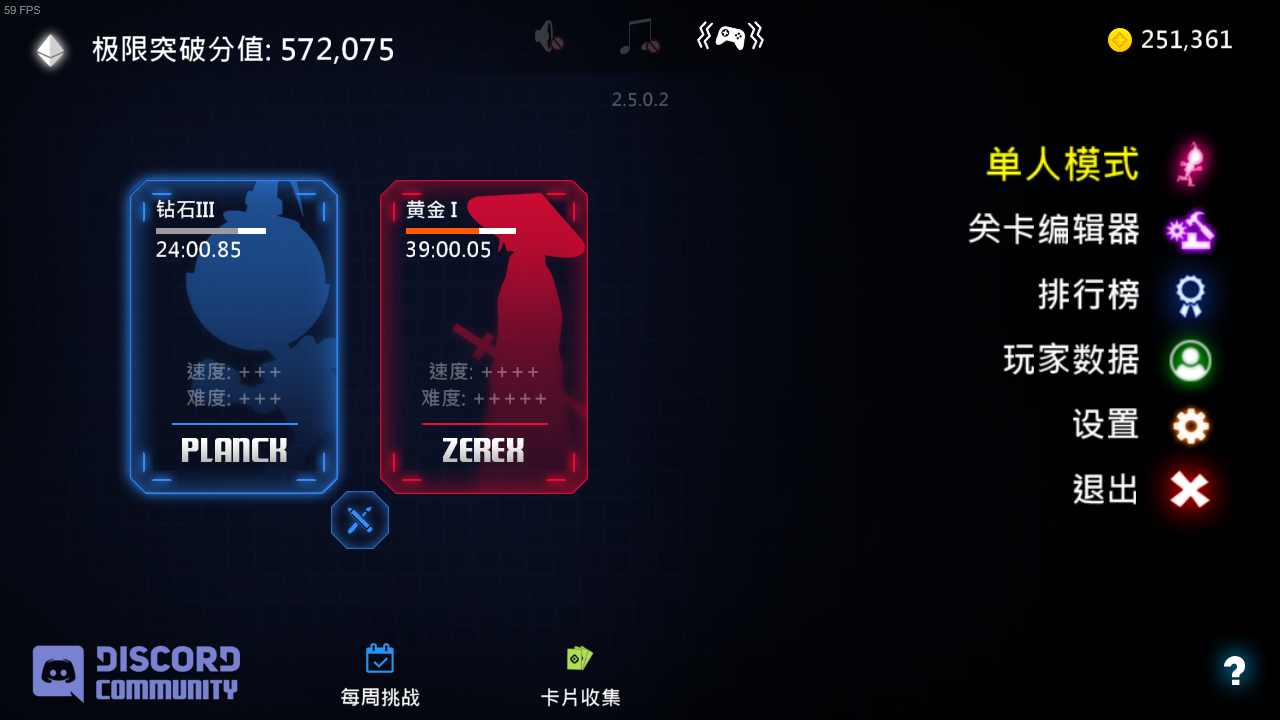Toggle music off via note icon
The height and width of the screenshot is (720, 1280).
(638, 36)
